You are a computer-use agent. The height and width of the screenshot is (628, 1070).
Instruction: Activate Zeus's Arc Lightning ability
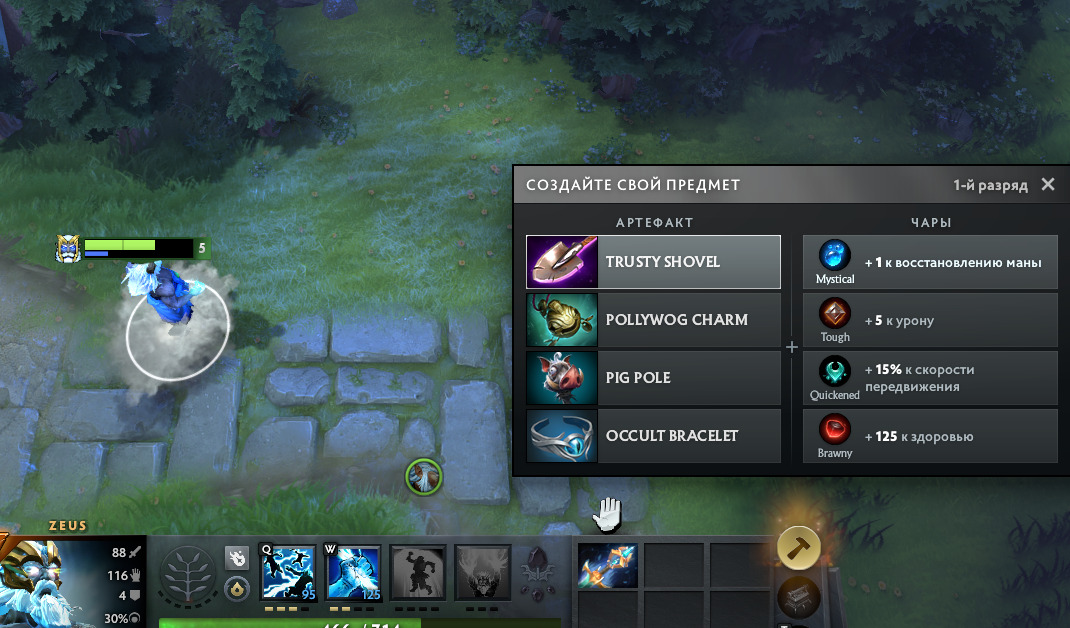pyautogui.click(x=289, y=573)
